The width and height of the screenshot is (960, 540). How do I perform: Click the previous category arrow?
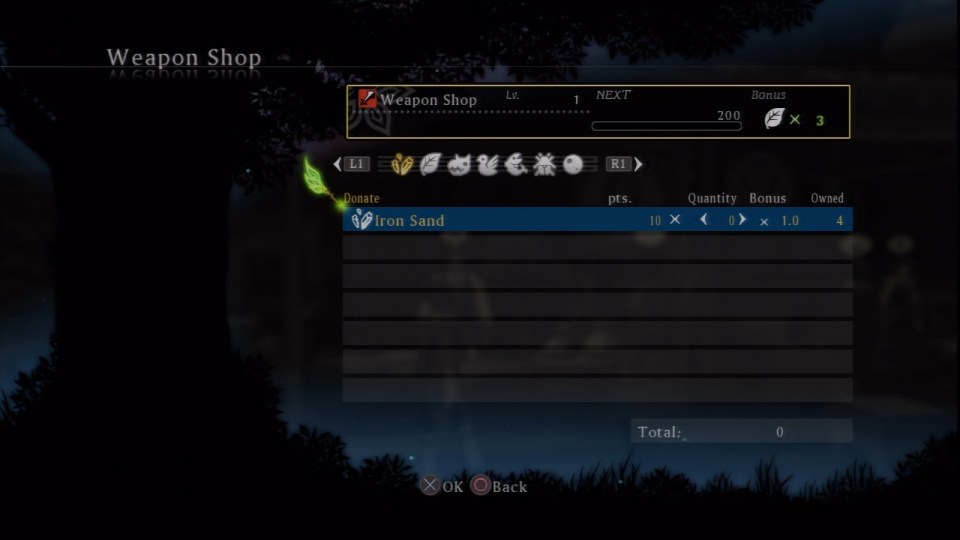click(x=337, y=164)
